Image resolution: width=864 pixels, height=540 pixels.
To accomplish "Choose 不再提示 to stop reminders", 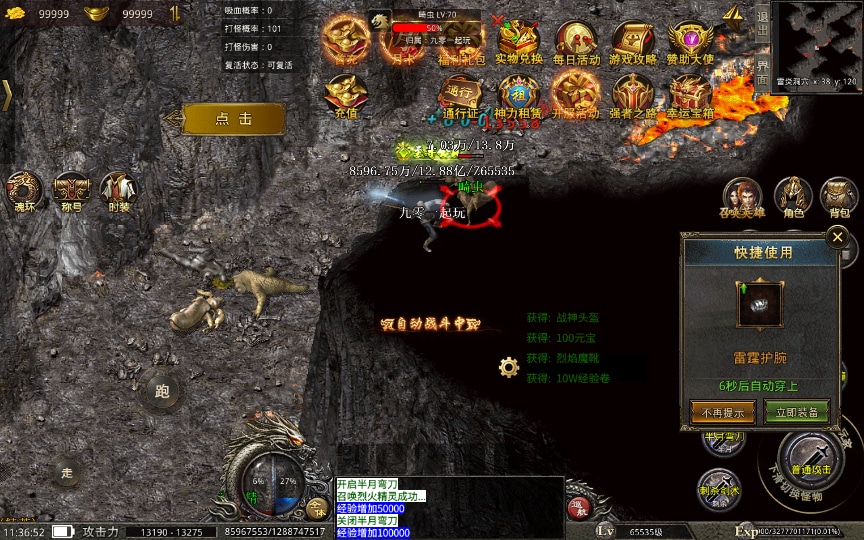I will click(722, 411).
